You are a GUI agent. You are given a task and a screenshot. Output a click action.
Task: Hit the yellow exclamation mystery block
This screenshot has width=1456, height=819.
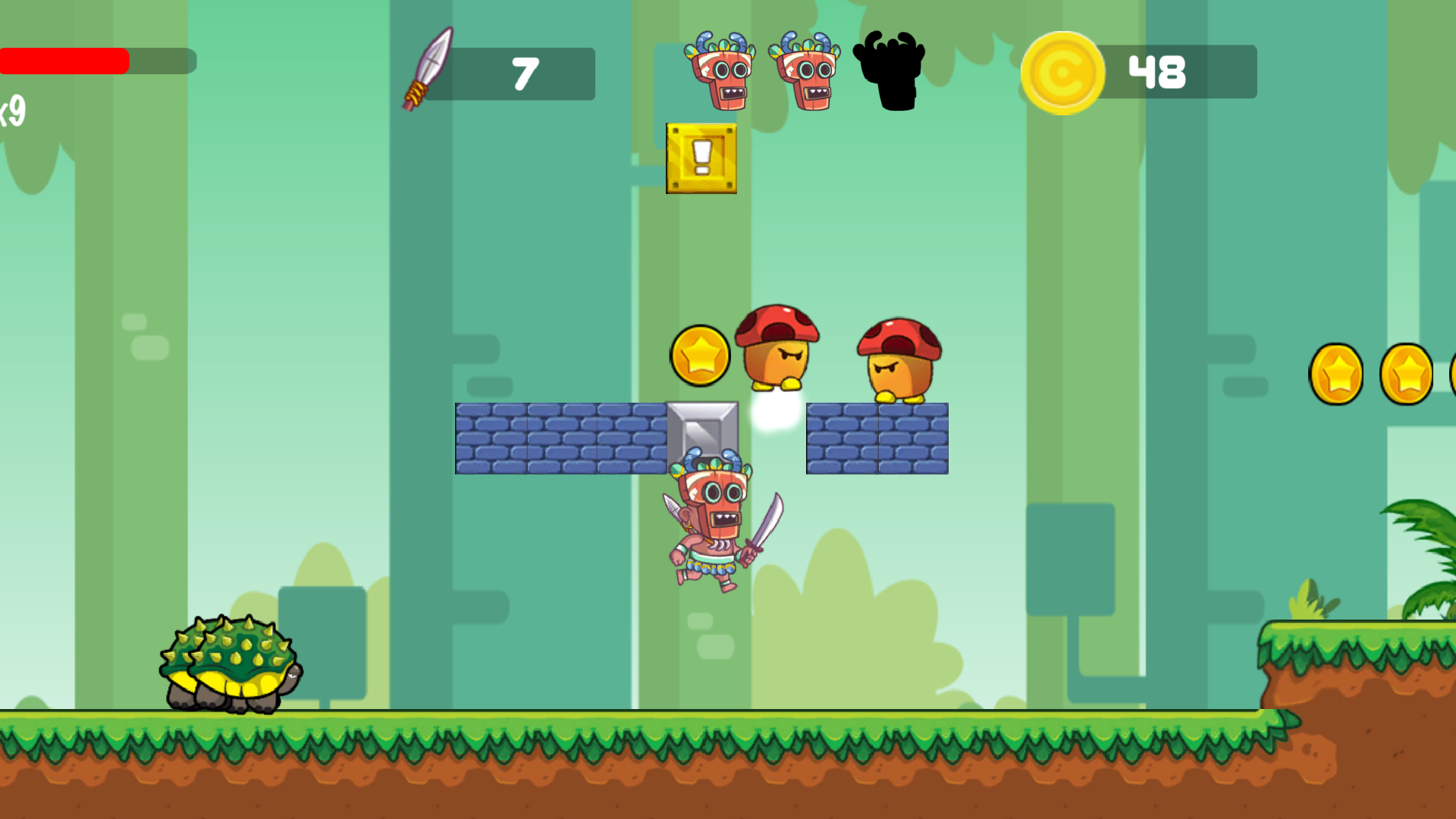[x=700, y=158]
